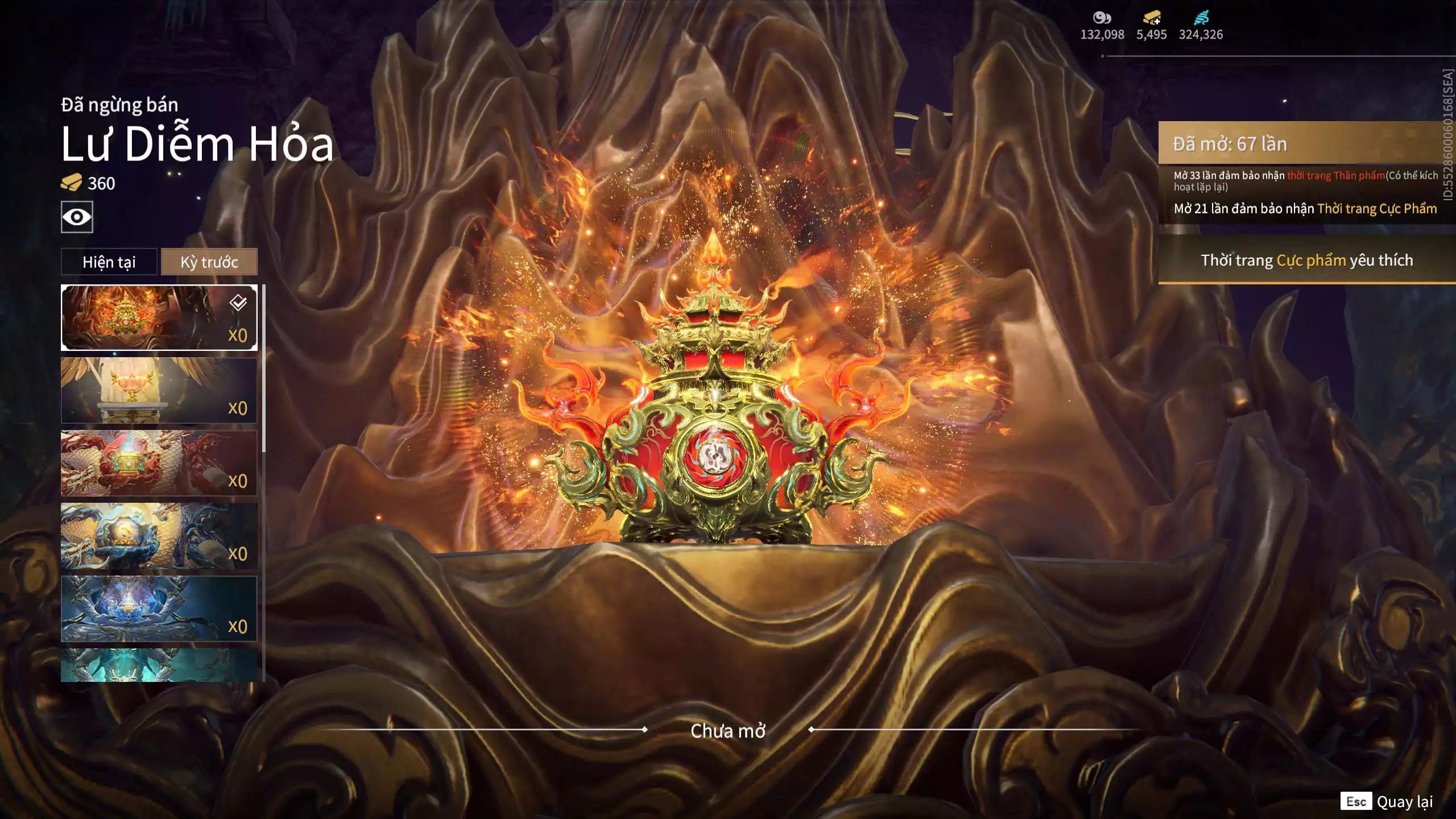
Task: Select the flaming red censer chest thumbnail
Action: click(x=159, y=317)
